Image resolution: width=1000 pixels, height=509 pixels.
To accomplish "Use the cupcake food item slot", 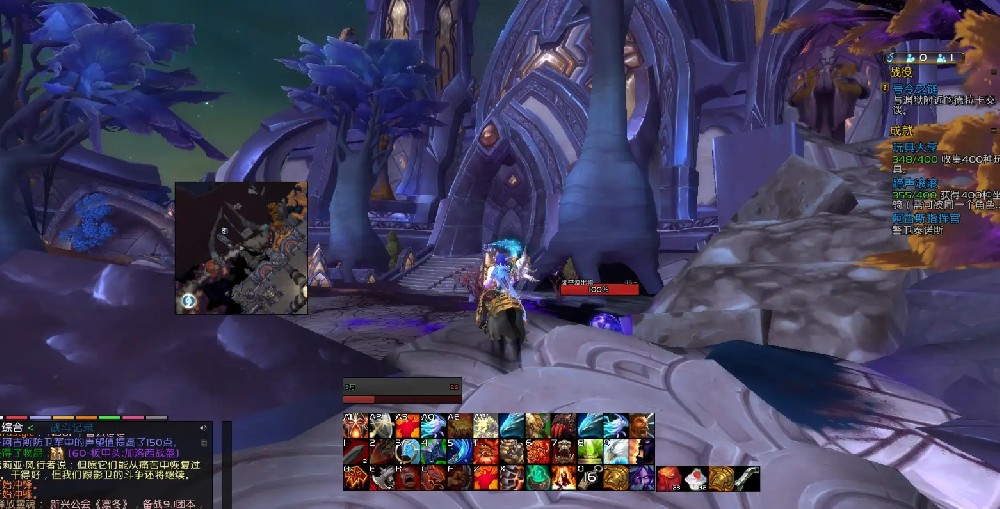I will [x=695, y=478].
